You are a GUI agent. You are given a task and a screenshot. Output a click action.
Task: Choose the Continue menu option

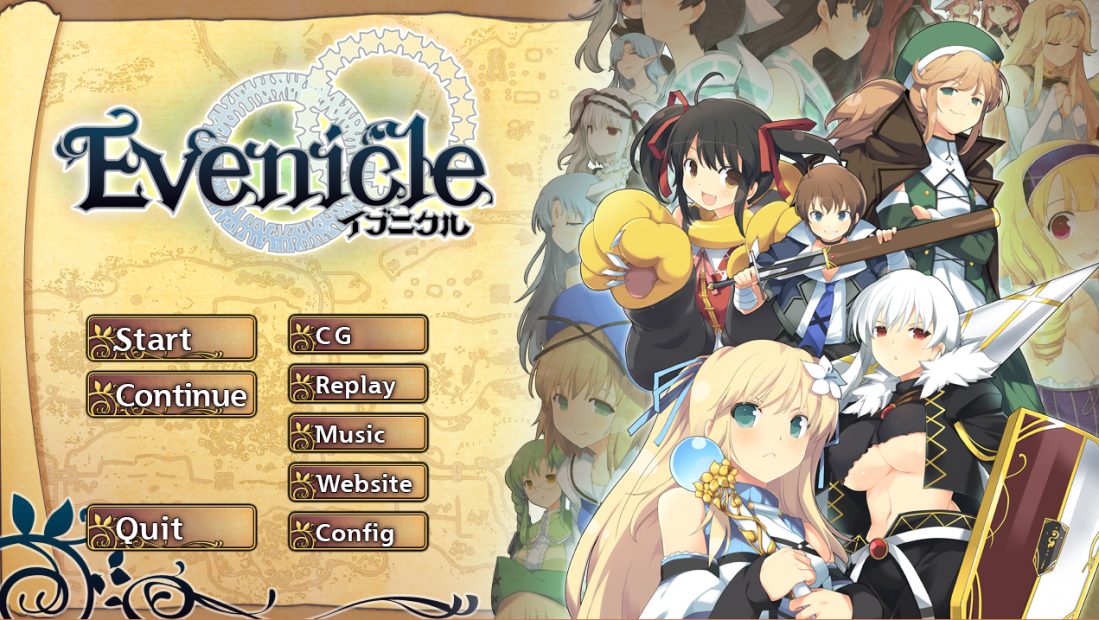point(171,395)
